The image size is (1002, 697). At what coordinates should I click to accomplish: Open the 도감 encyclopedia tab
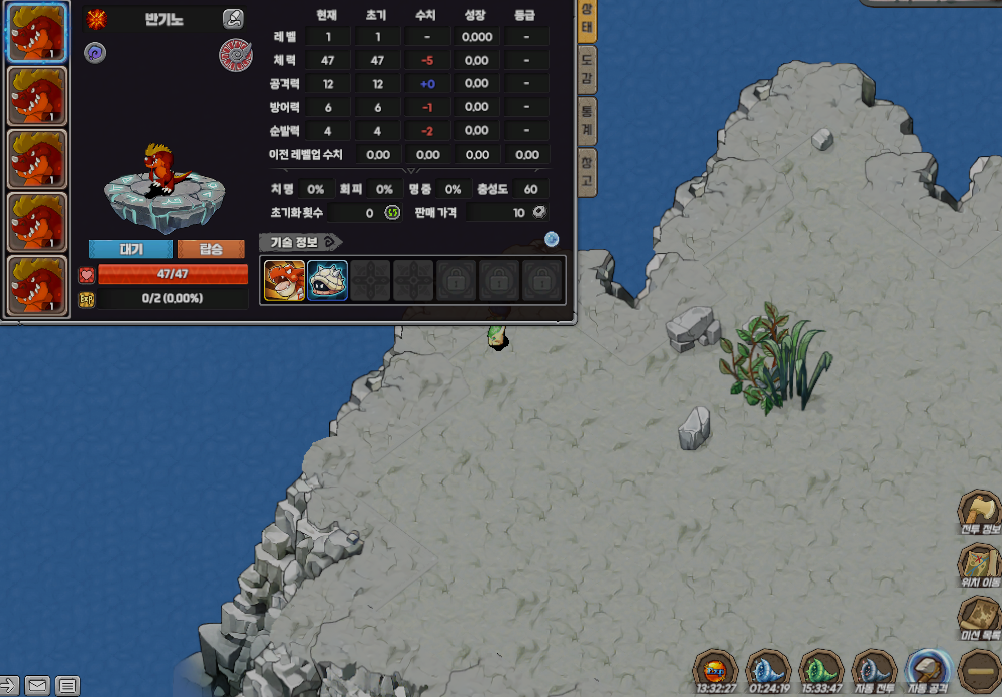pos(588,71)
